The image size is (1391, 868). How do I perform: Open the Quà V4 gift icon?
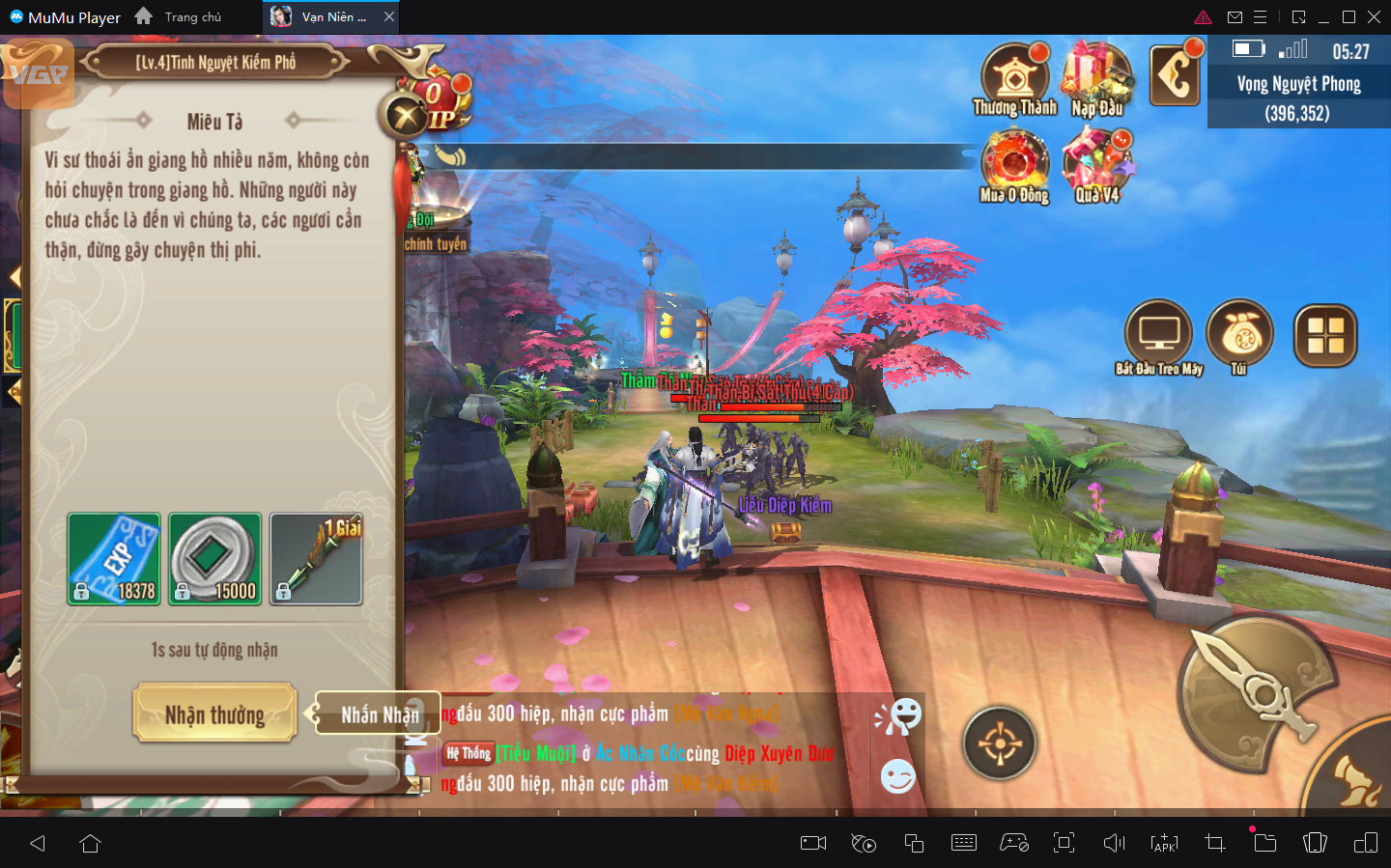tap(1097, 164)
